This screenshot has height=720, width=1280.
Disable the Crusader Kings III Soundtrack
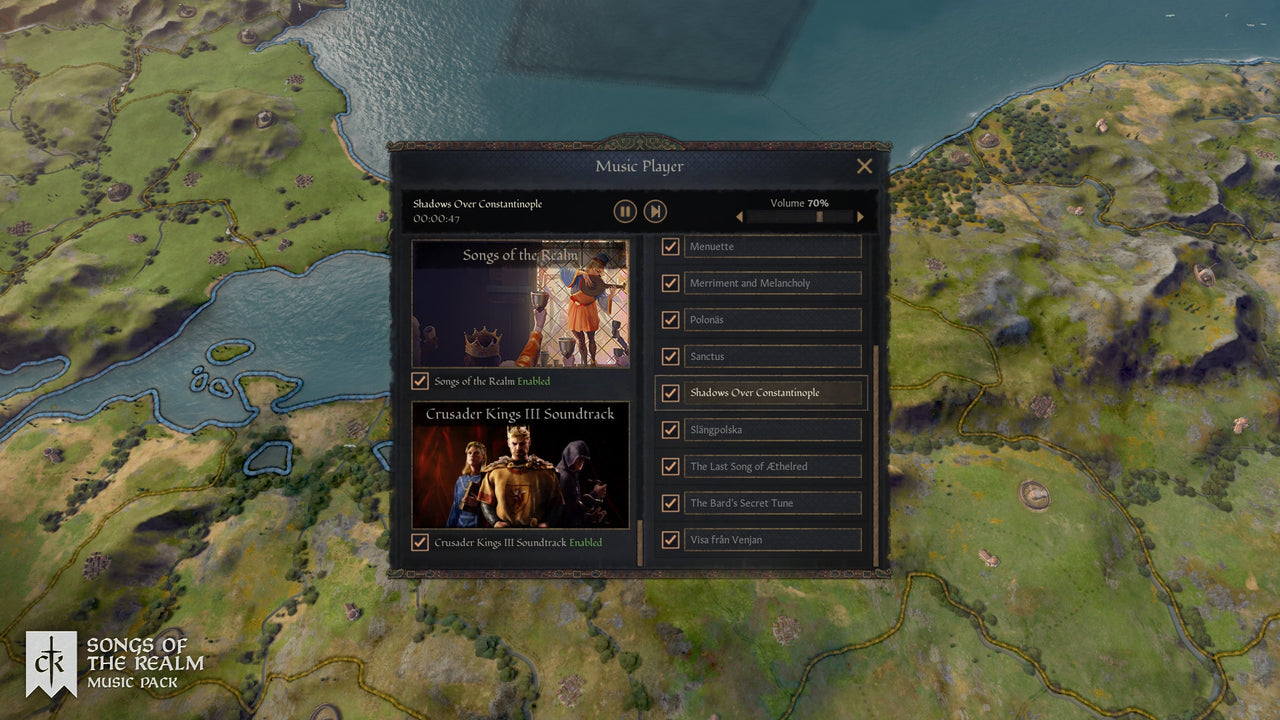point(421,542)
